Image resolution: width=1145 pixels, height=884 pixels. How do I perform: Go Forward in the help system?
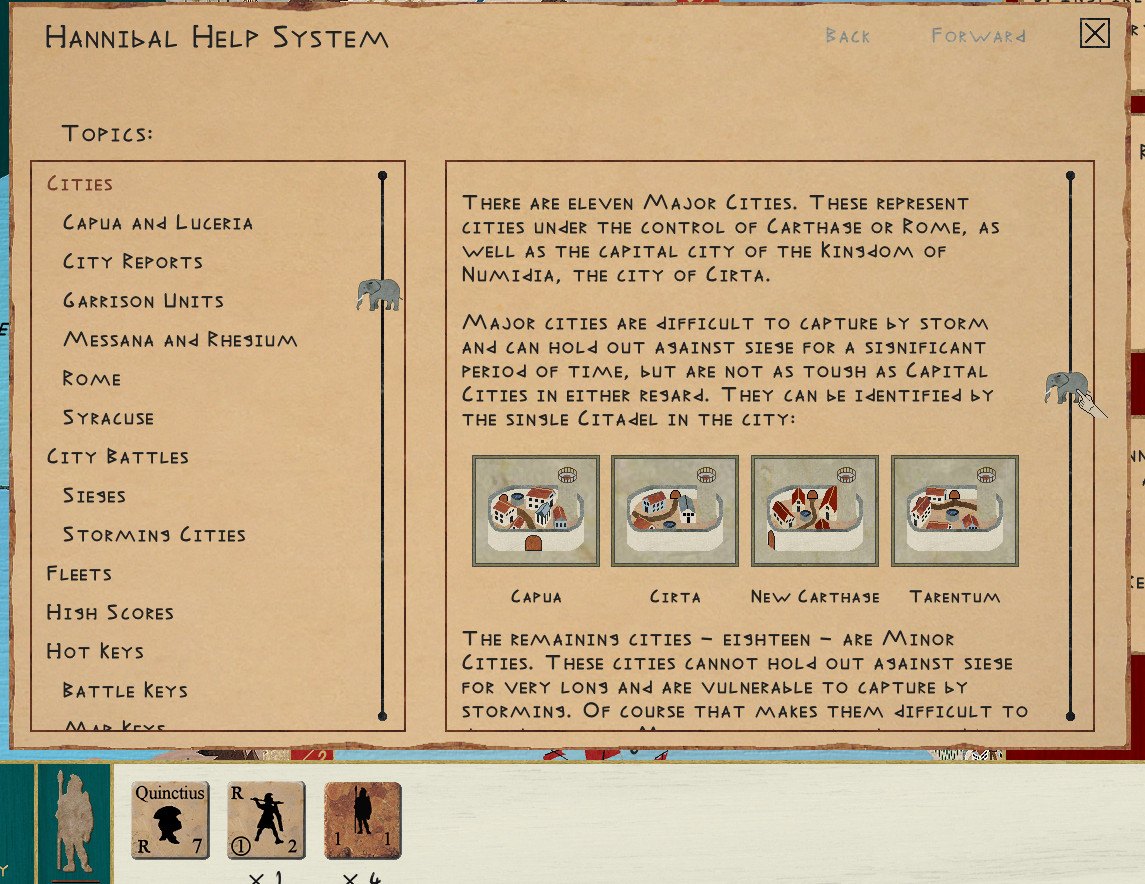click(978, 37)
